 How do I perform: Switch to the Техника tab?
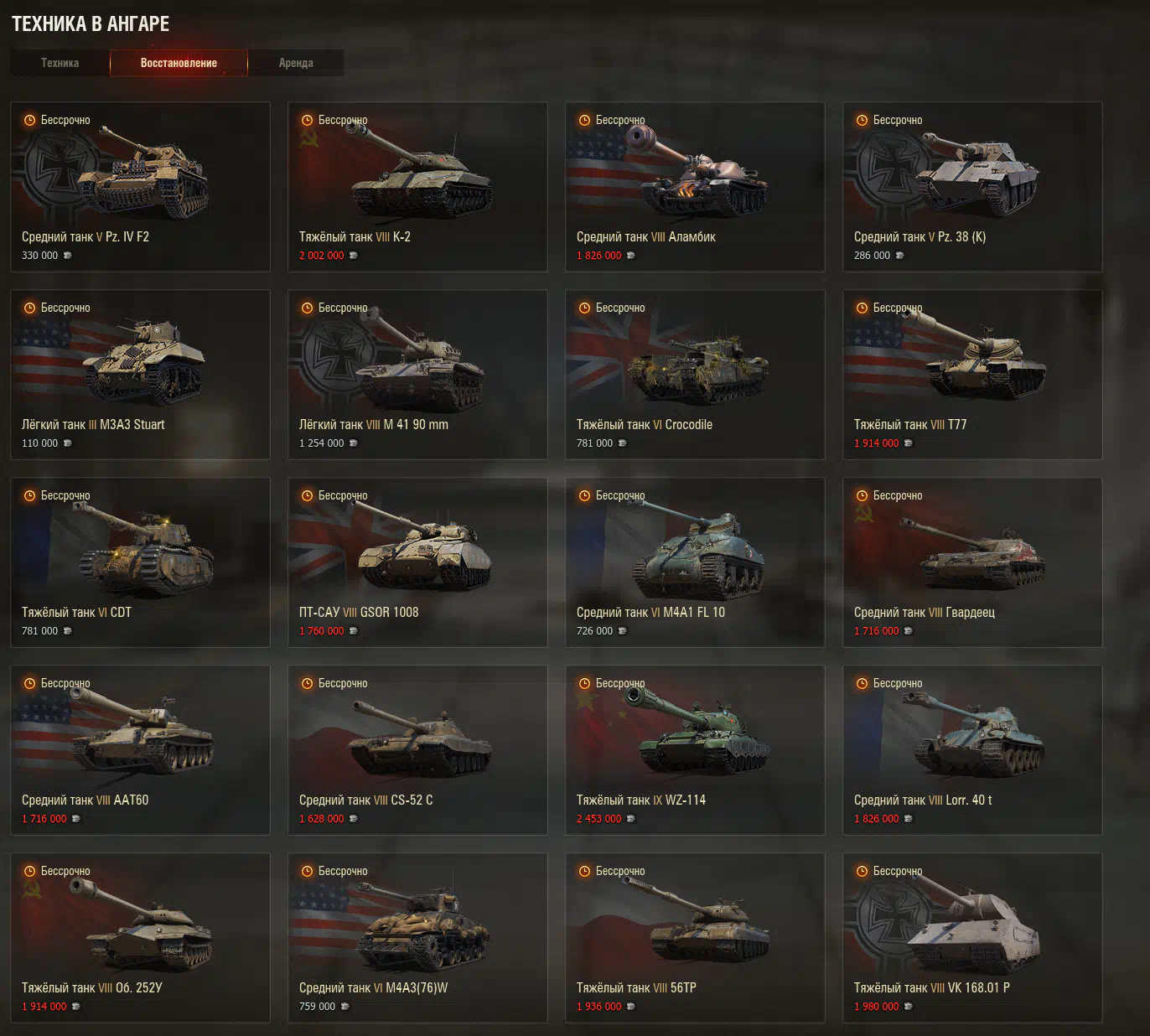[x=60, y=63]
